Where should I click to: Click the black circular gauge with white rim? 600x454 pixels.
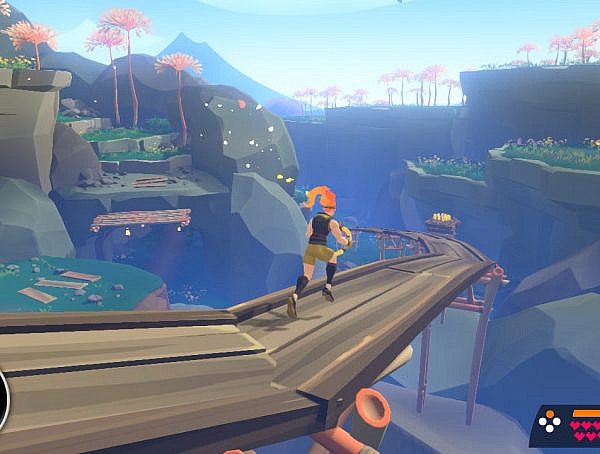tap(5, 399)
